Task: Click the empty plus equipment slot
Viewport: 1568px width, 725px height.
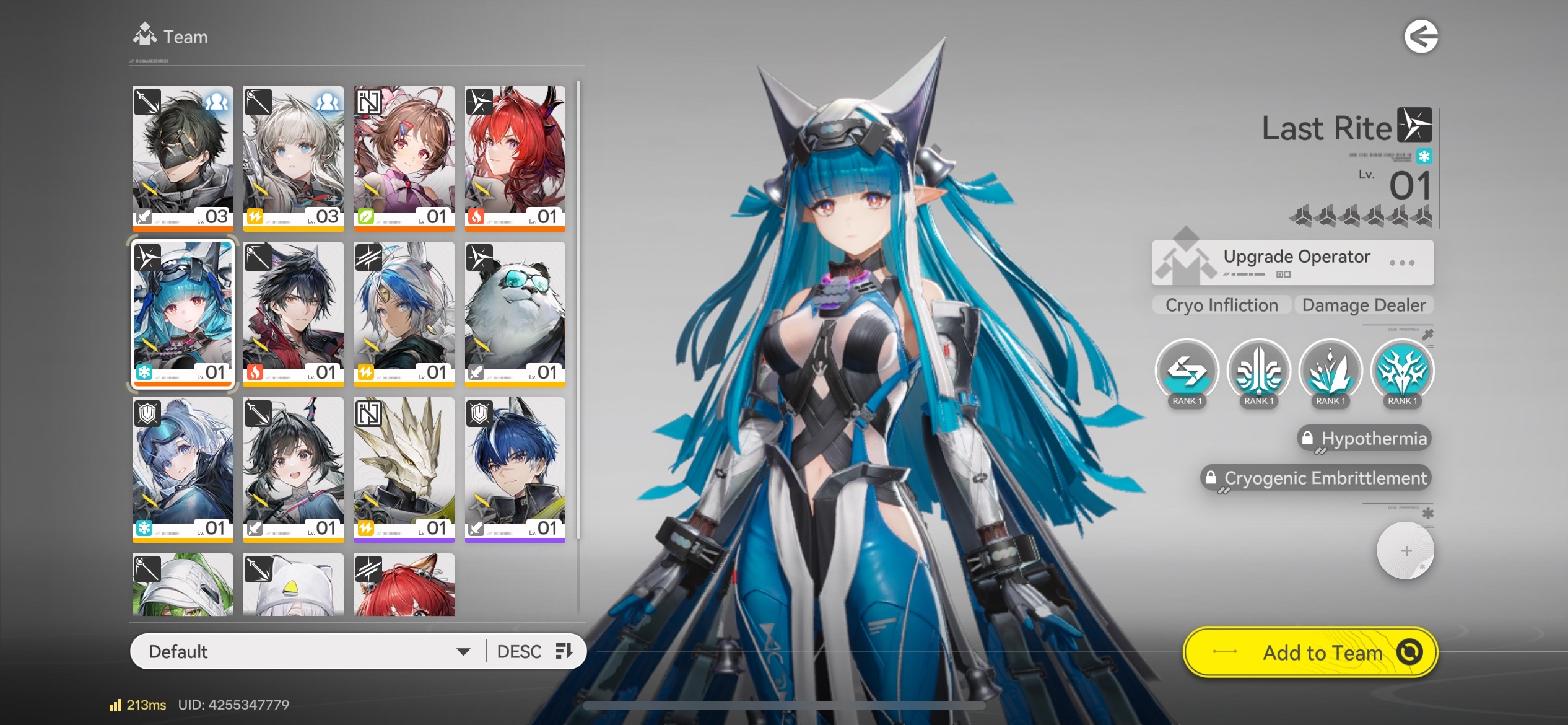Action: point(1405,551)
